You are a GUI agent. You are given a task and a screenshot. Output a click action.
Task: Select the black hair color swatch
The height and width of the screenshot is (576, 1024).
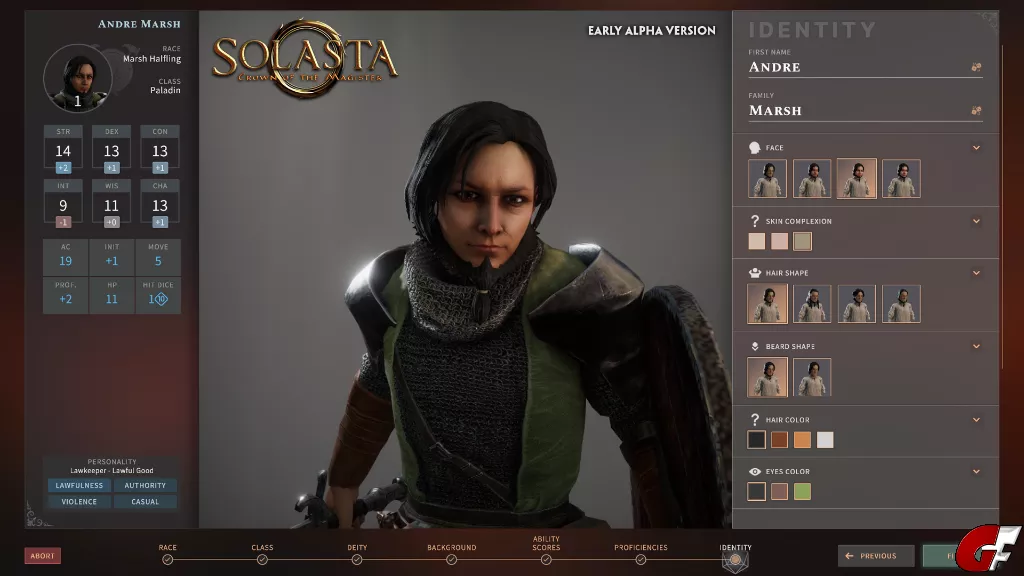(x=757, y=440)
